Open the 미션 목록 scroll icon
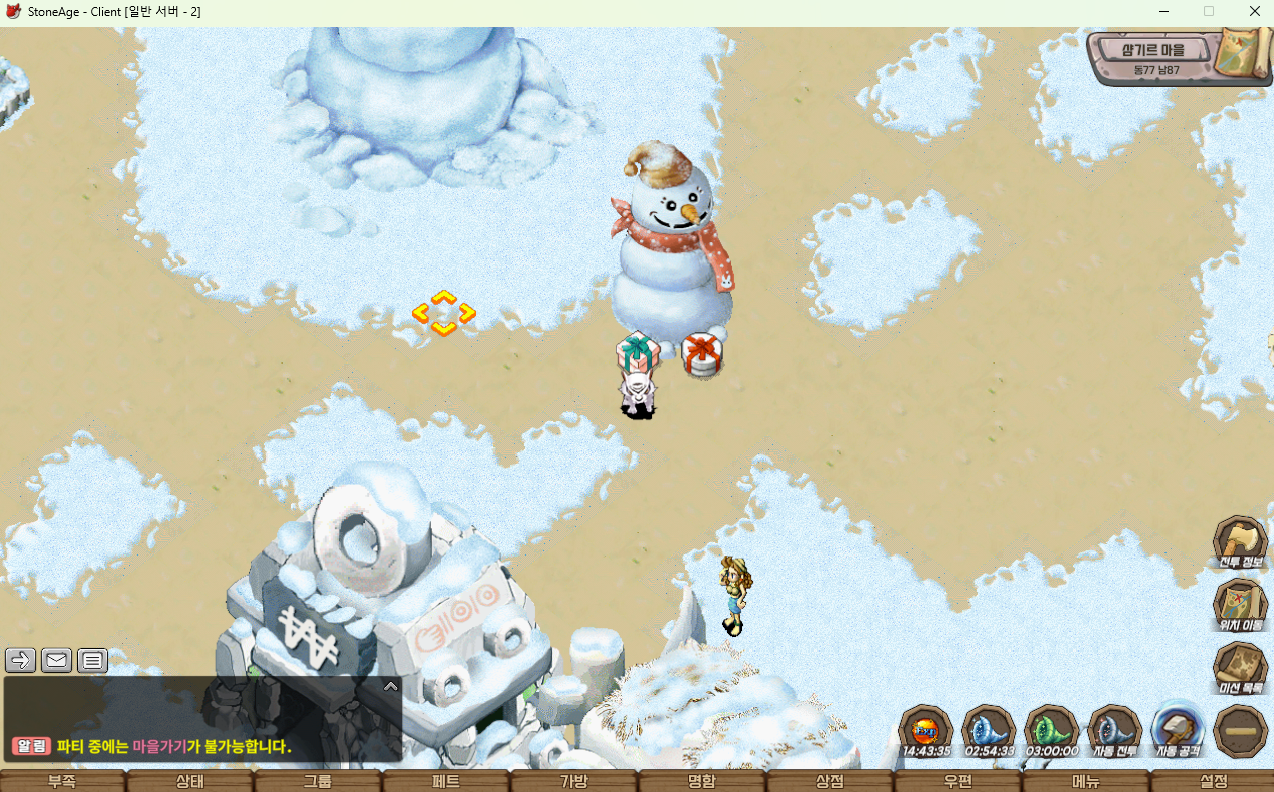 (1240, 667)
